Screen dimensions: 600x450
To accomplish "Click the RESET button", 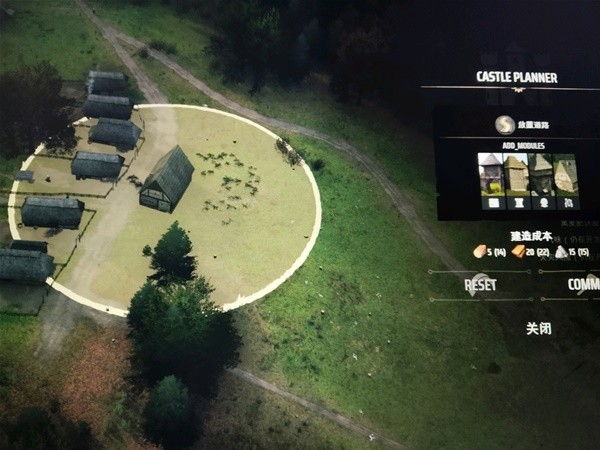I will [x=480, y=284].
